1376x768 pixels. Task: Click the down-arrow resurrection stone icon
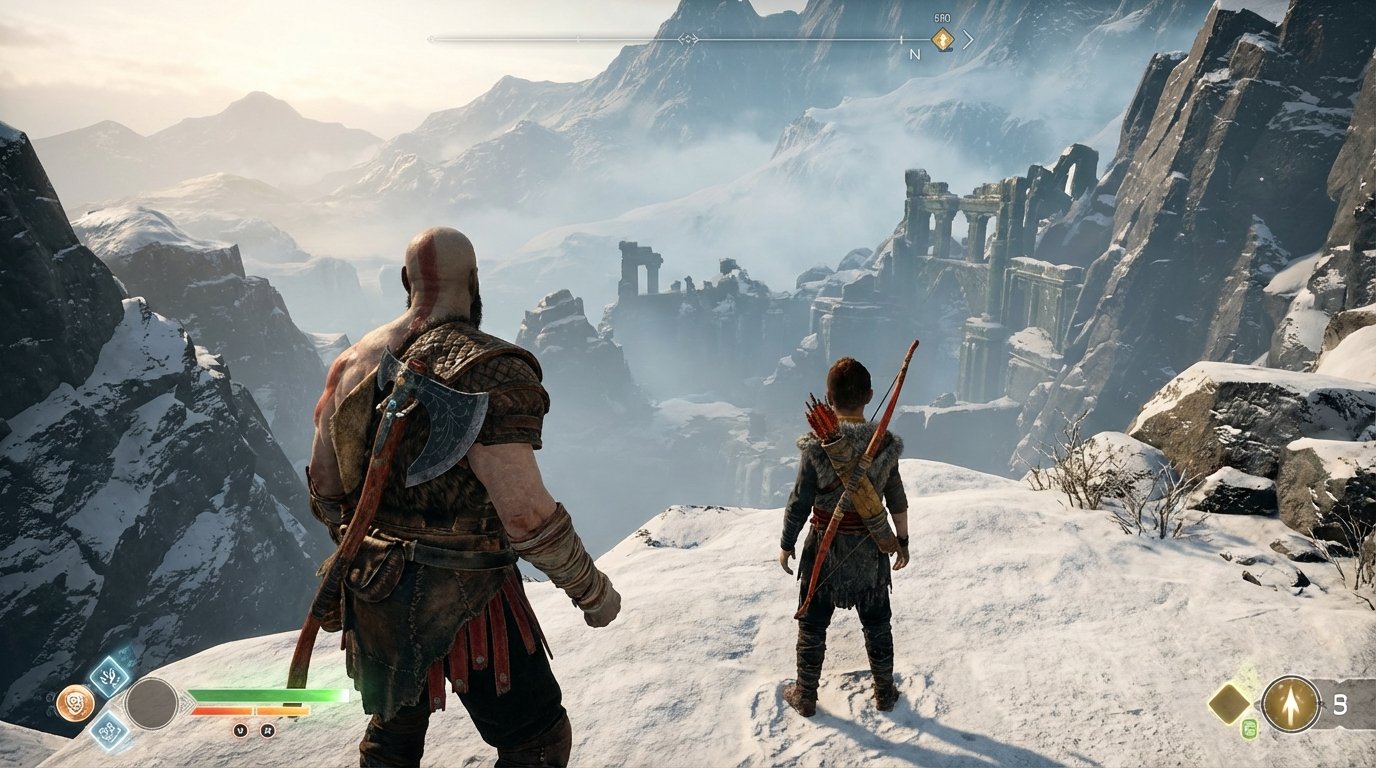[240, 730]
